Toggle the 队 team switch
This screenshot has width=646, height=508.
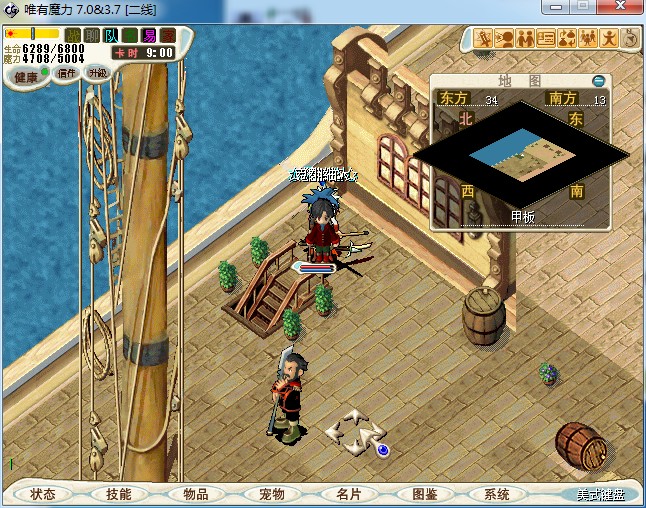(x=111, y=35)
